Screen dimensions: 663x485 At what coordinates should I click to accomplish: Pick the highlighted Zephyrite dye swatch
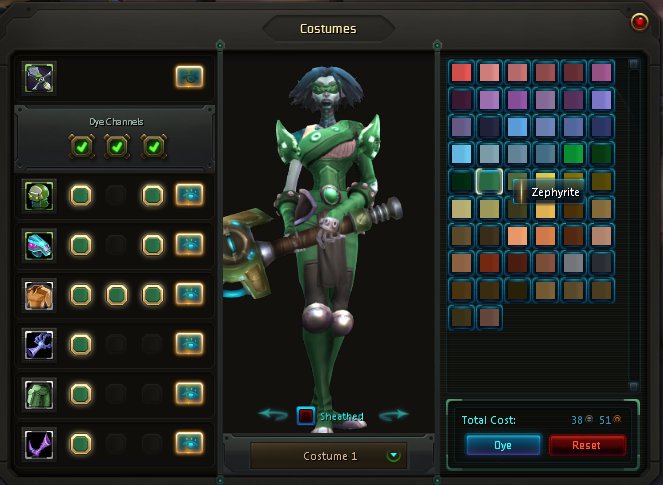489,181
